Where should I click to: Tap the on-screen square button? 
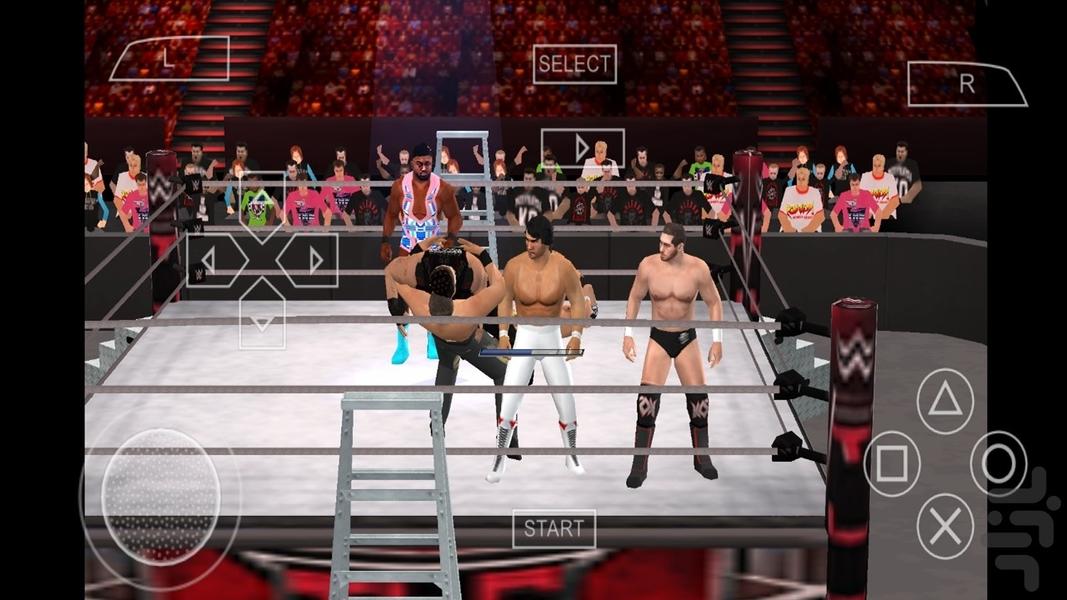(x=892, y=463)
